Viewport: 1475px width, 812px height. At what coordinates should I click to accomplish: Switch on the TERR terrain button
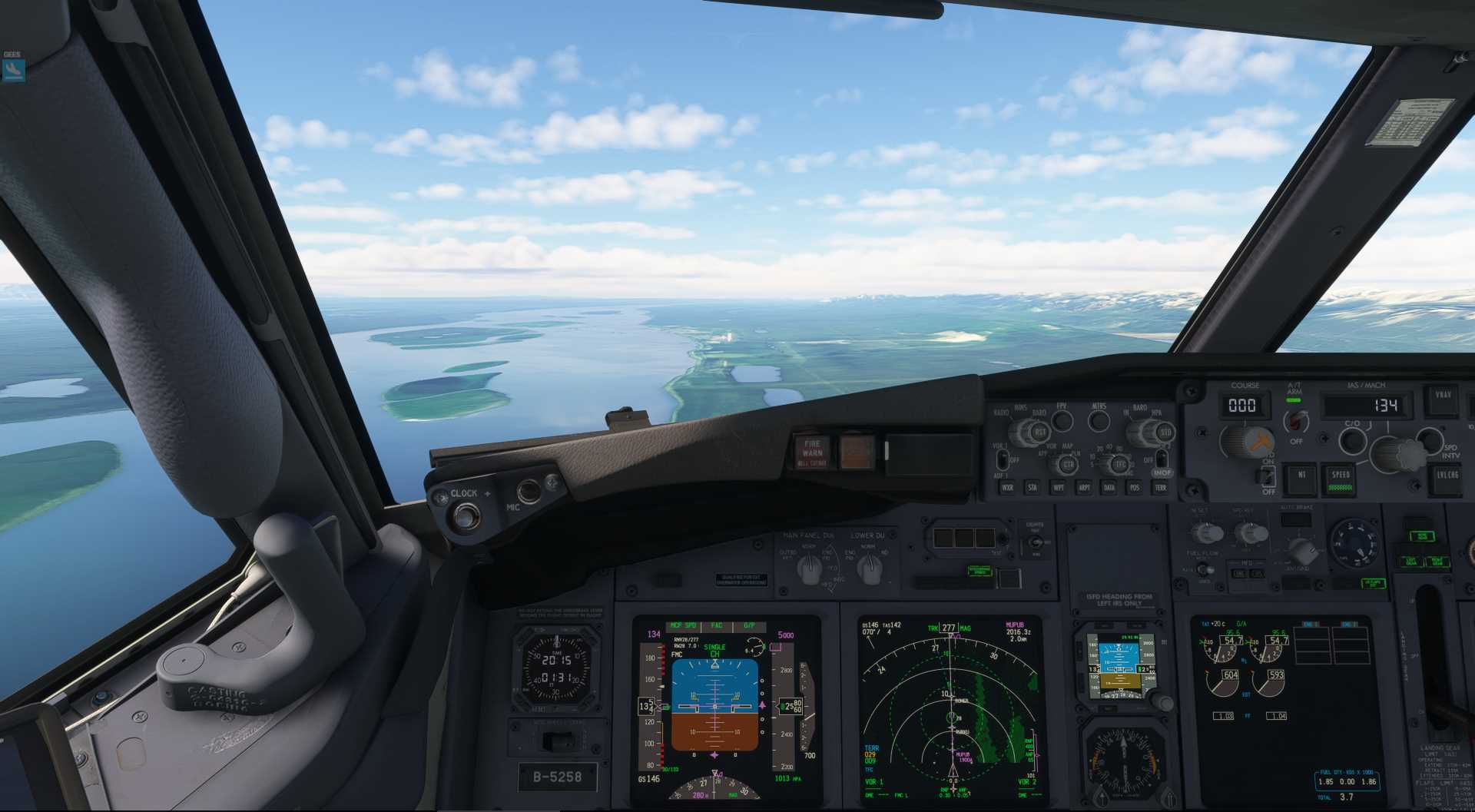pyautogui.click(x=1160, y=487)
